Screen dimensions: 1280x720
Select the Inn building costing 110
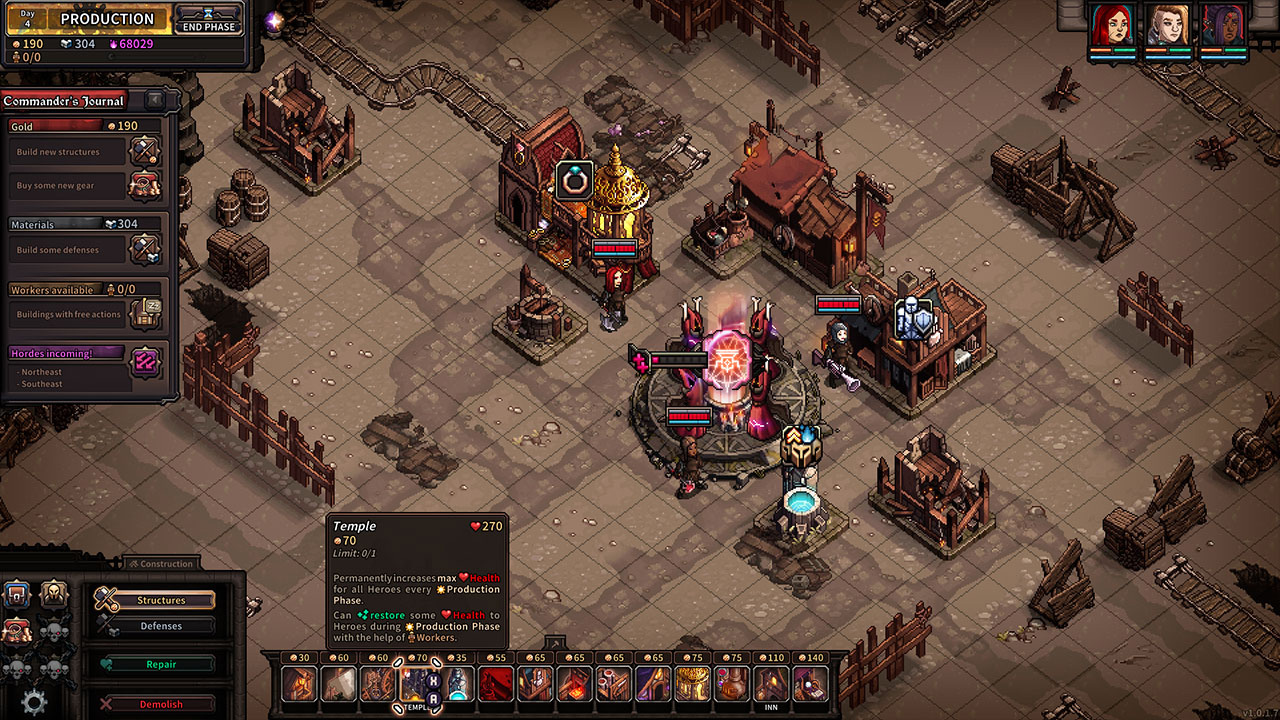click(771, 682)
